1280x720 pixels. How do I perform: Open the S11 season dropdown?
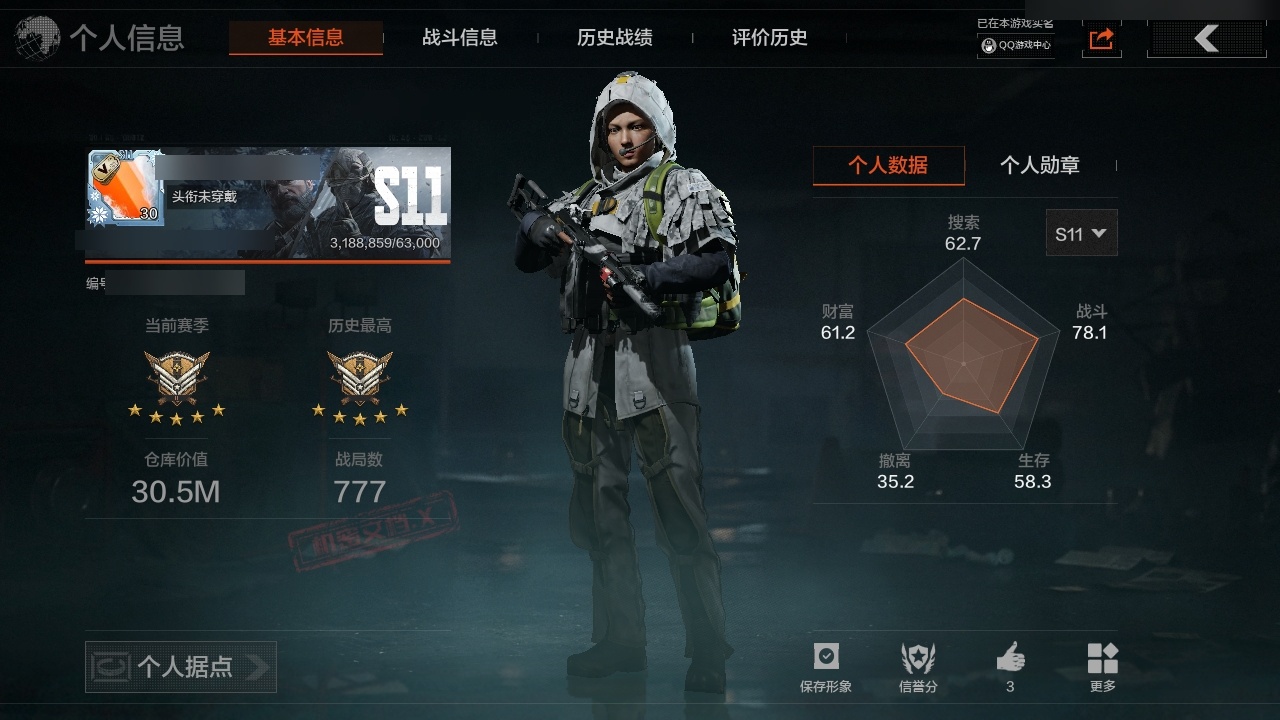coord(1081,233)
